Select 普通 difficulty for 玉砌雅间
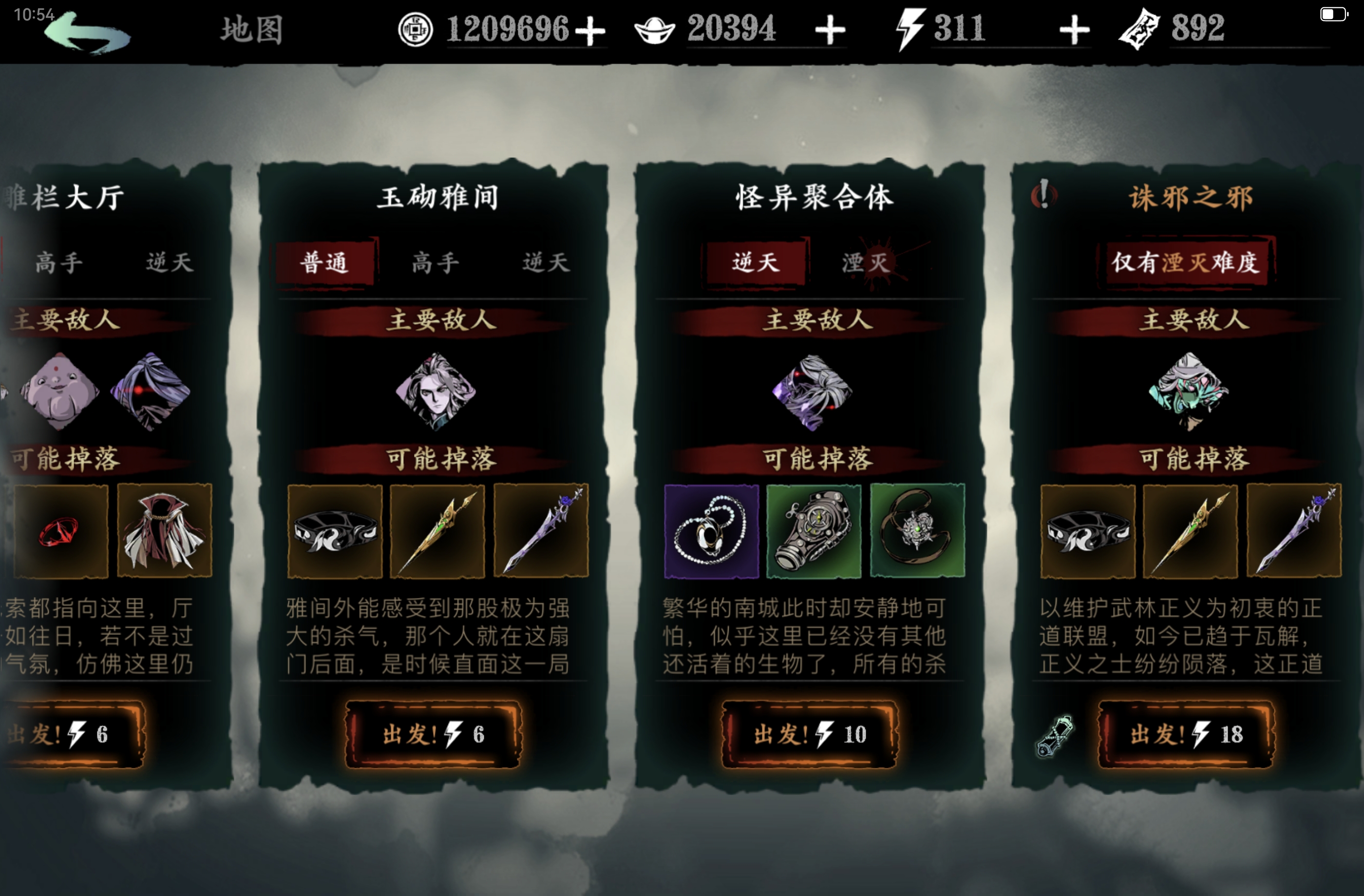This screenshot has width=1364, height=896. pyautogui.click(x=324, y=263)
